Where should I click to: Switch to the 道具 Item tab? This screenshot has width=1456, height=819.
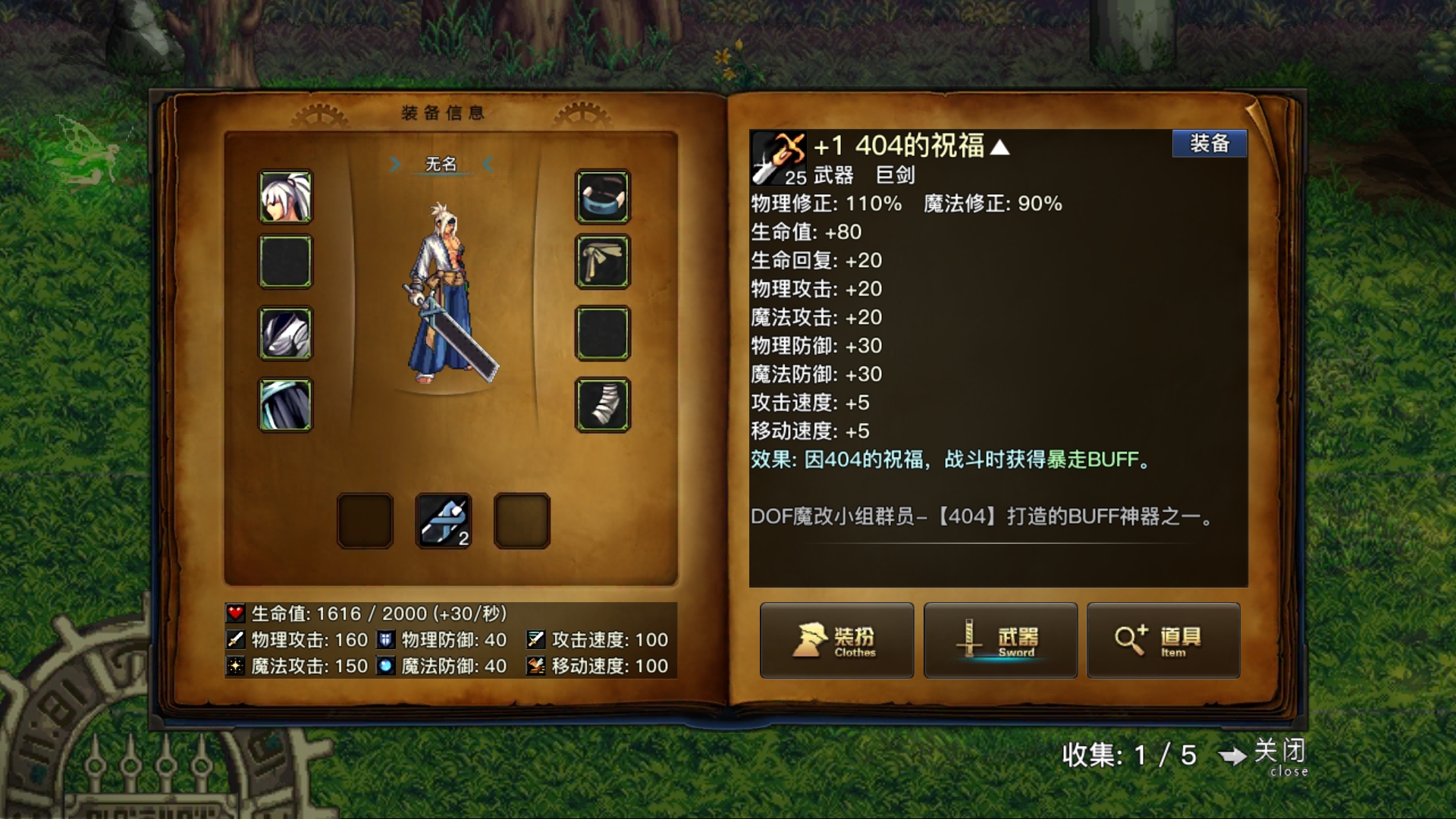(x=1163, y=641)
